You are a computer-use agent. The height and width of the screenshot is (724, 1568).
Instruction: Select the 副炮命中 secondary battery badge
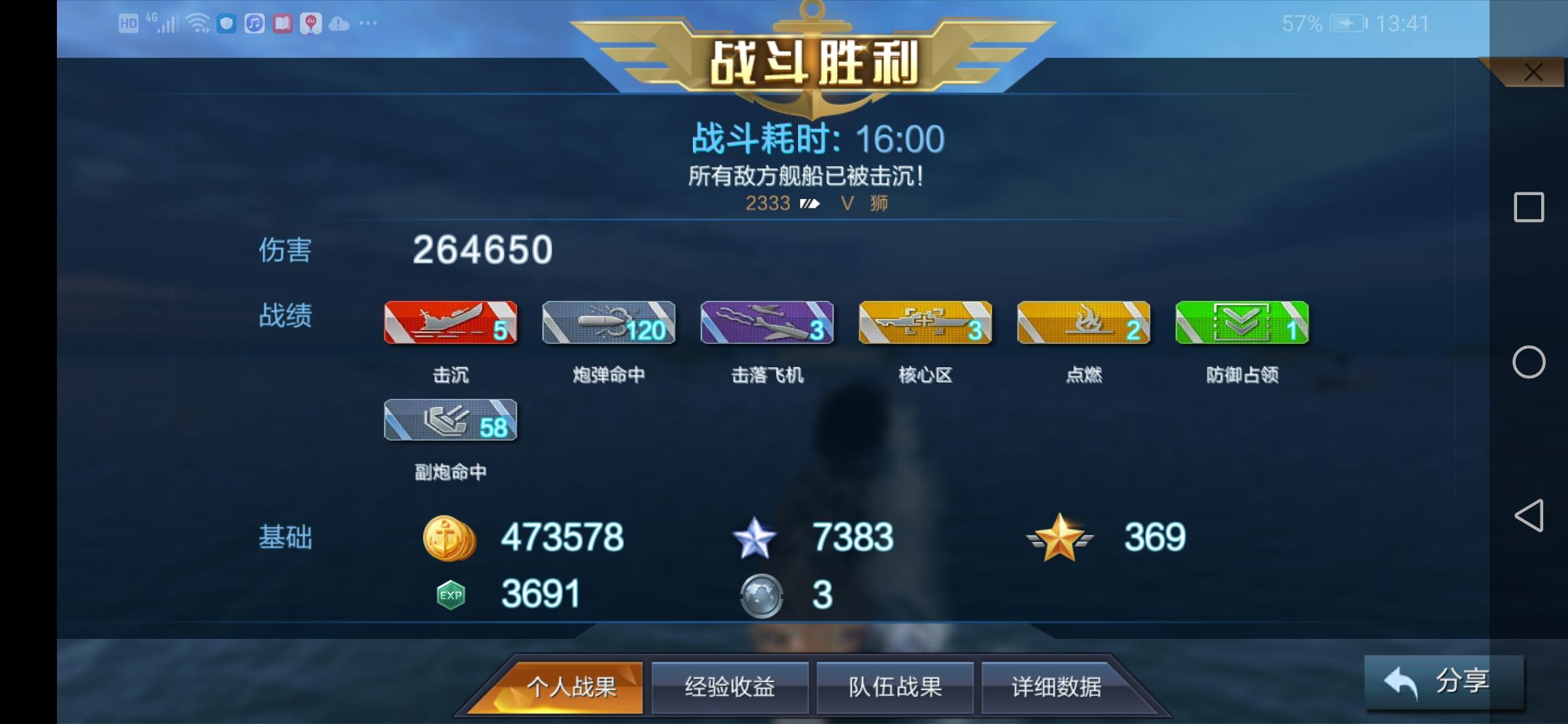click(450, 421)
